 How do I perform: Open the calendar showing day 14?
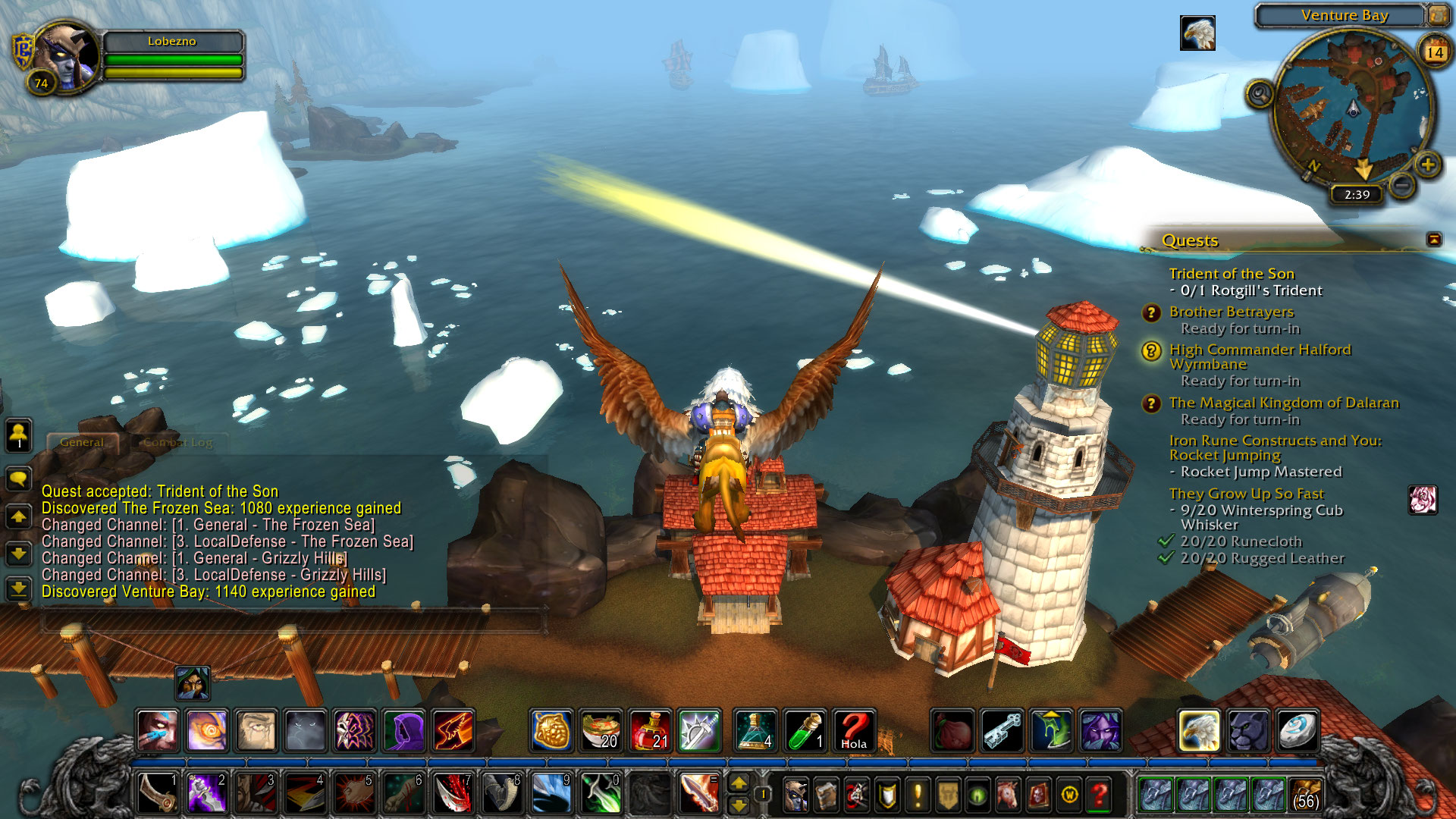pyautogui.click(x=1434, y=52)
